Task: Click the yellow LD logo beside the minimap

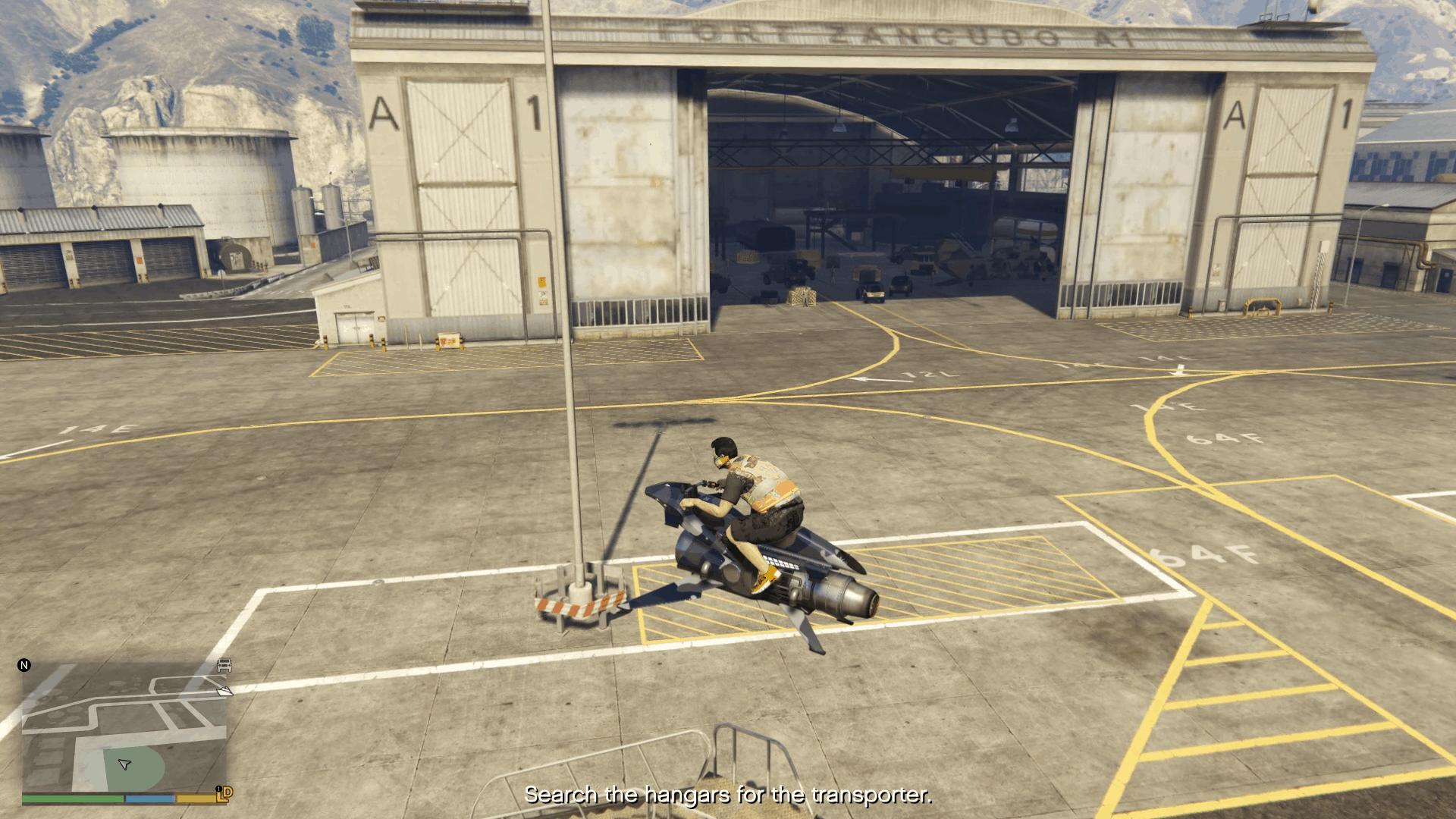Action: [224, 795]
